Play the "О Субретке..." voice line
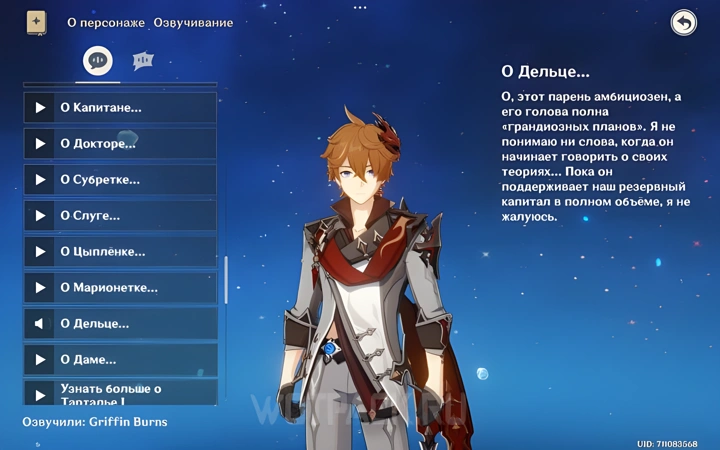 (x=40, y=180)
